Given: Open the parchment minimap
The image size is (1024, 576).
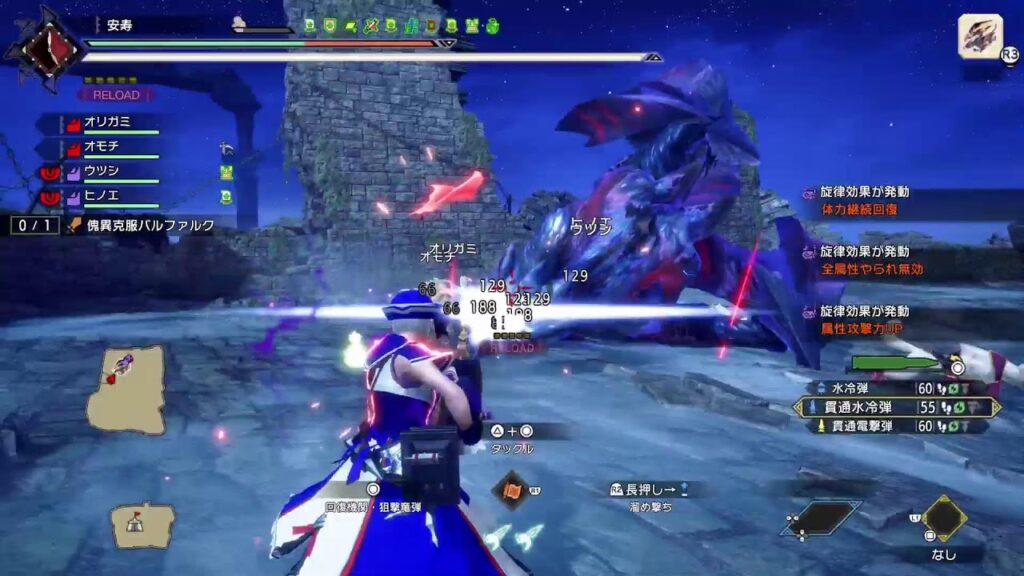Looking at the screenshot, I should [x=125, y=389].
